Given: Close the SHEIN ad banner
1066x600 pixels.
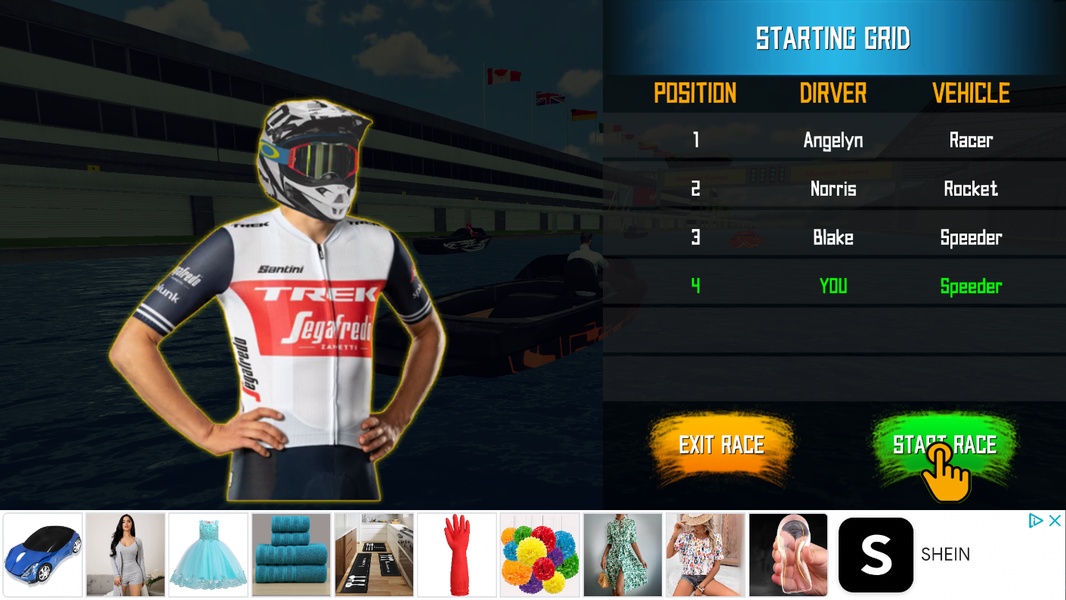Looking at the screenshot, I should (x=1053, y=521).
